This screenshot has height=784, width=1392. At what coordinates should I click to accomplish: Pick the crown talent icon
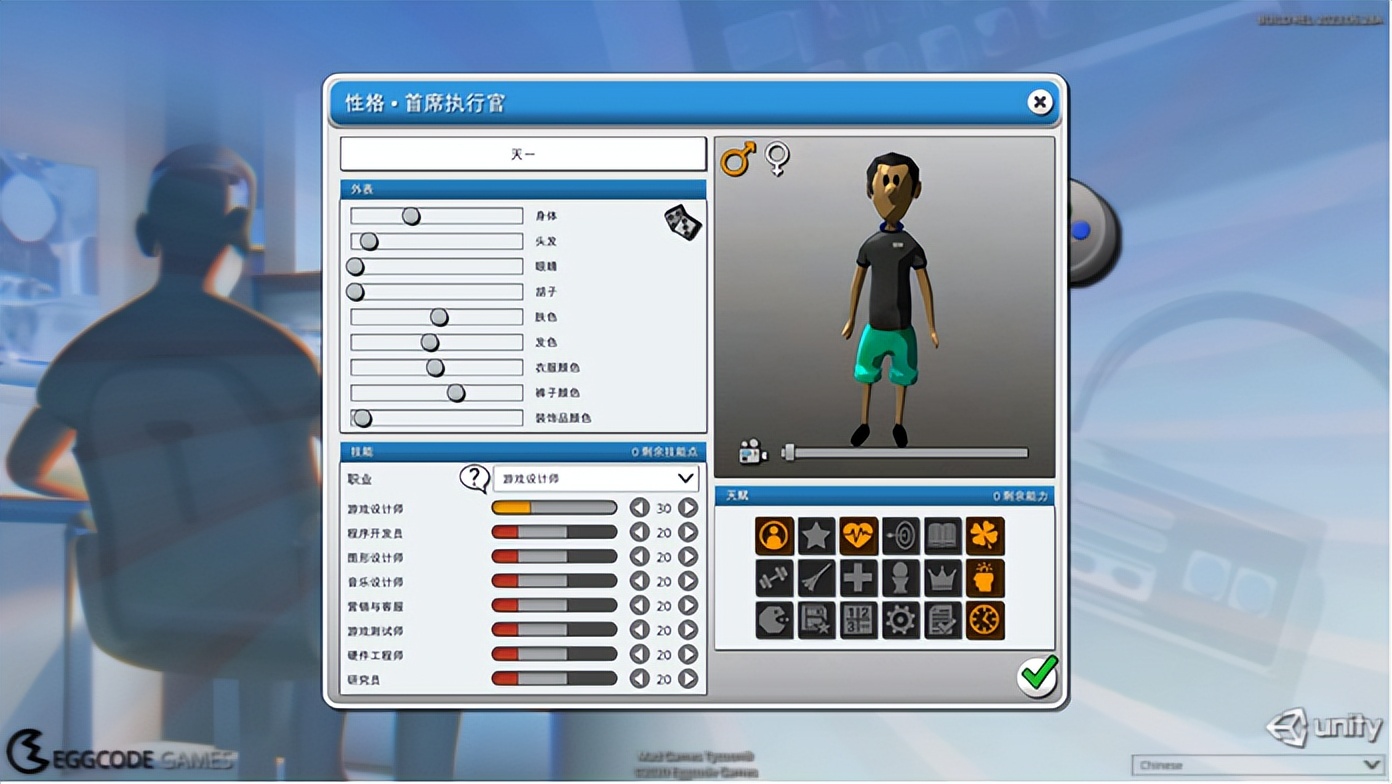943,578
